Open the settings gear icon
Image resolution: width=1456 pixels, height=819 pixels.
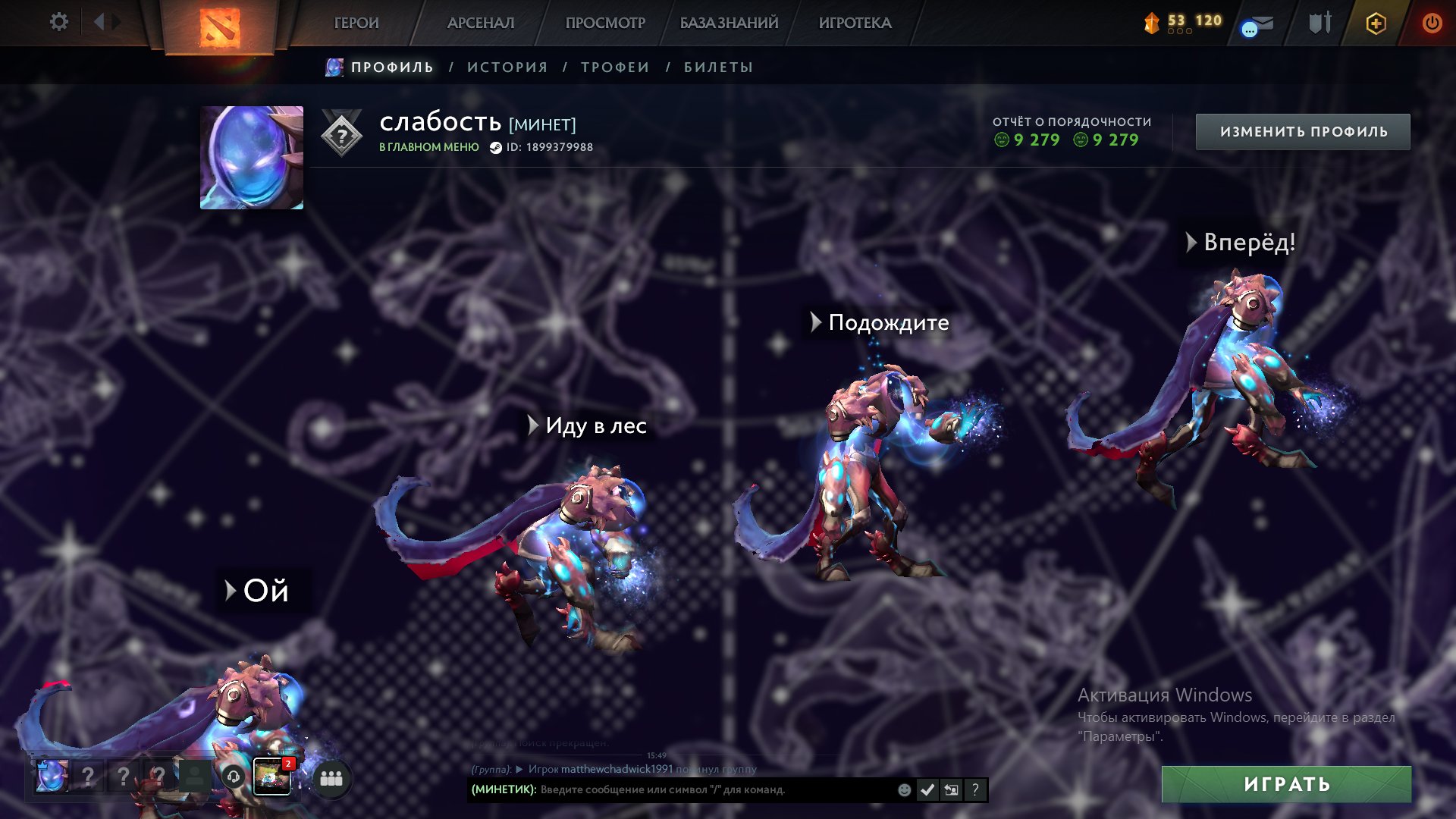[59, 22]
